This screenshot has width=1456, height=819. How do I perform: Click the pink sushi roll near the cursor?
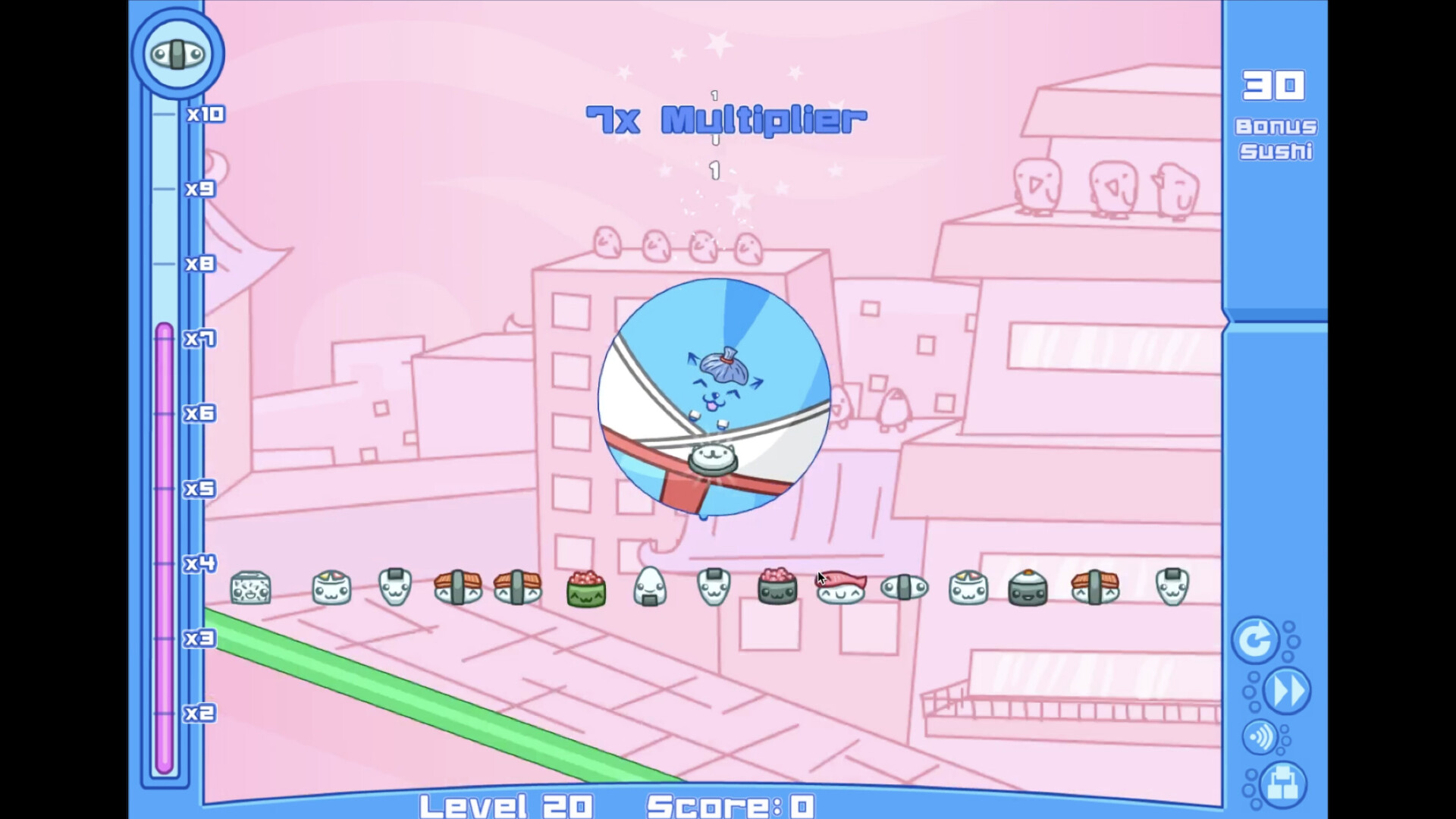[777, 585]
